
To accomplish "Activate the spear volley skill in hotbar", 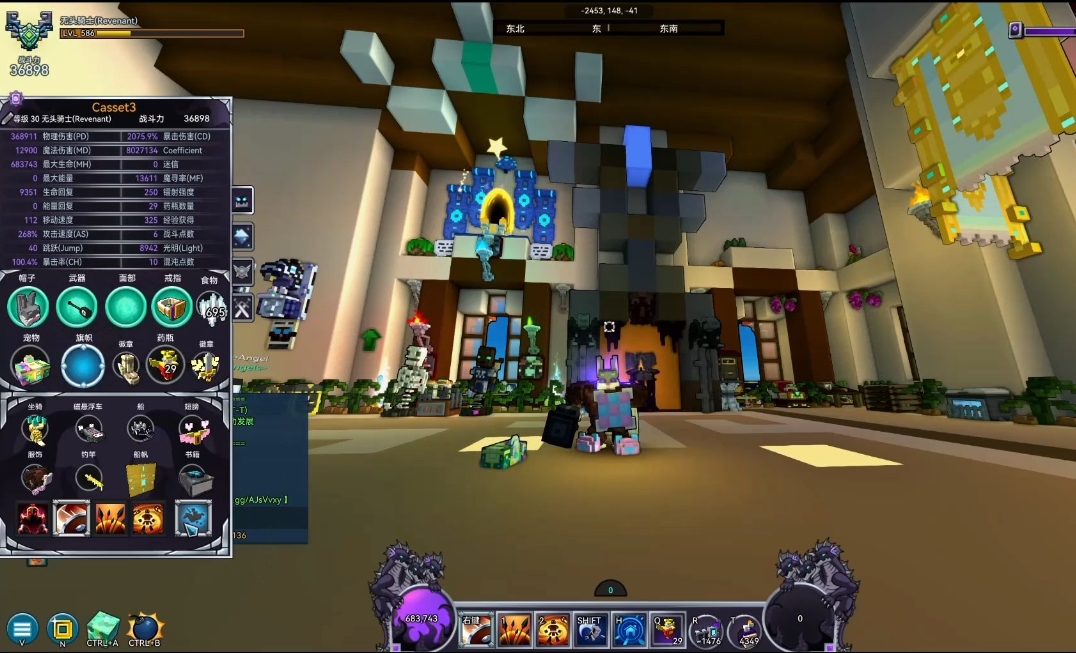I will point(515,629).
